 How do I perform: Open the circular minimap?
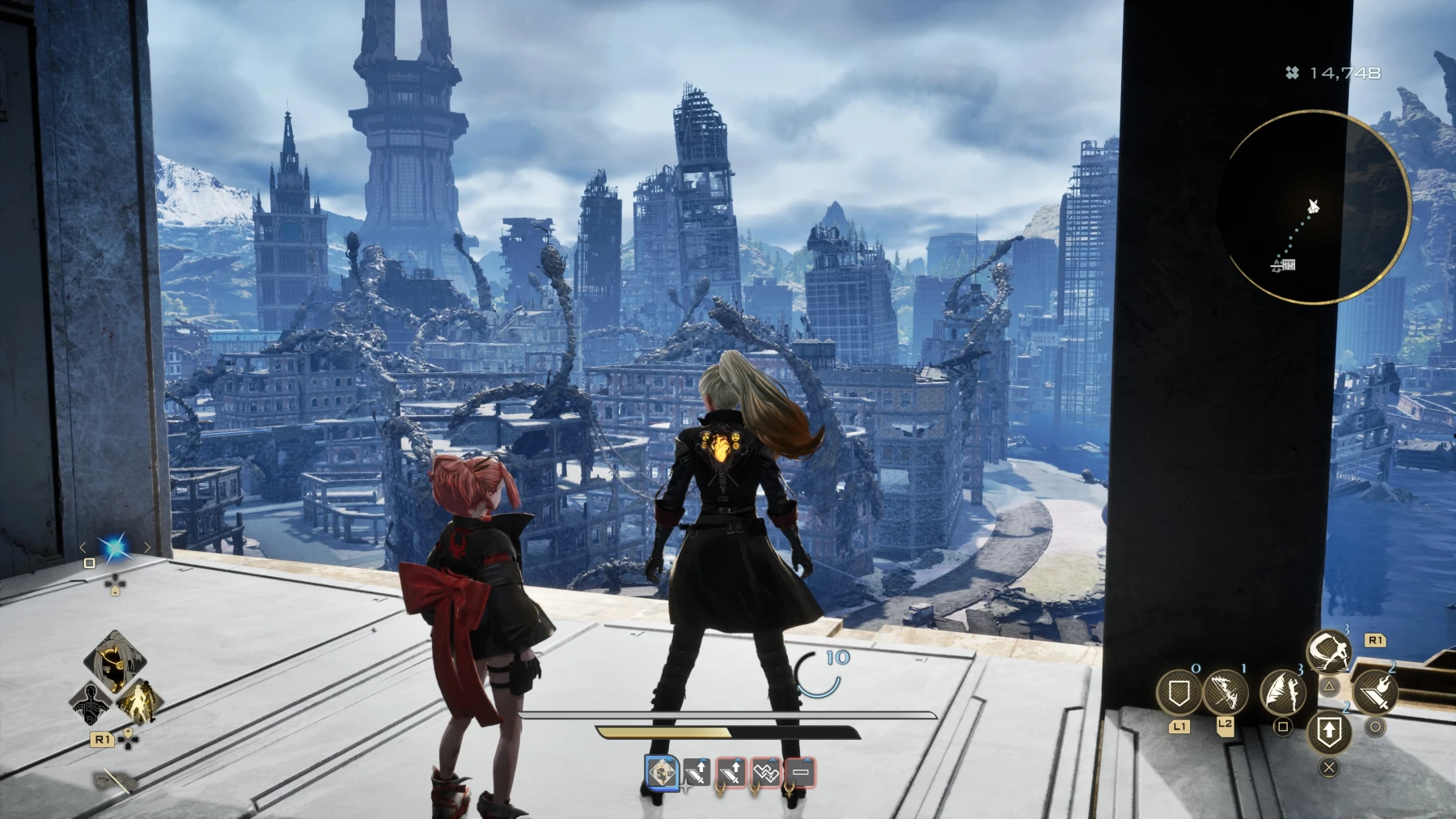click(1319, 208)
